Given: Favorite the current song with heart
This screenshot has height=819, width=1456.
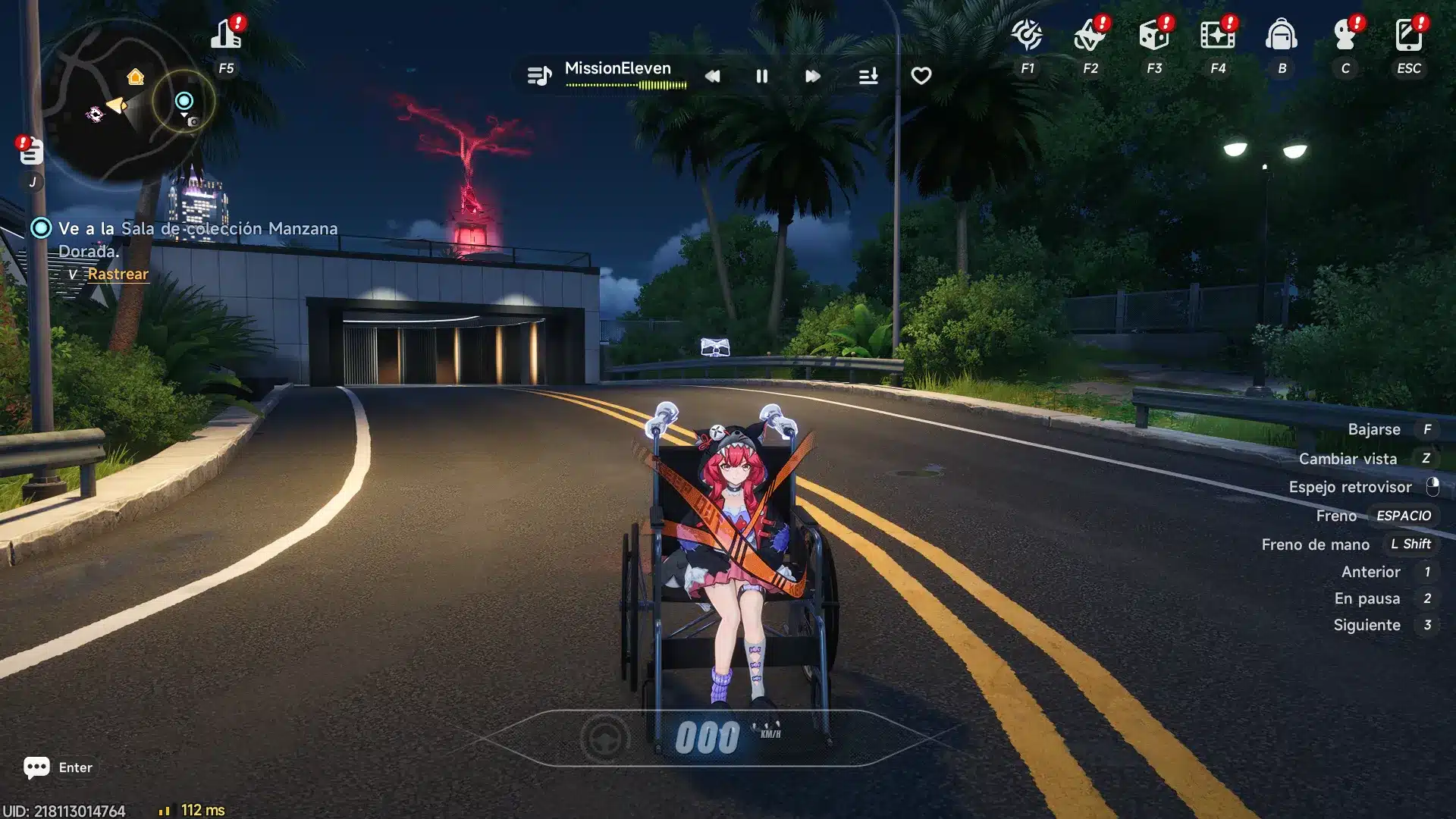Looking at the screenshot, I should point(921,76).
